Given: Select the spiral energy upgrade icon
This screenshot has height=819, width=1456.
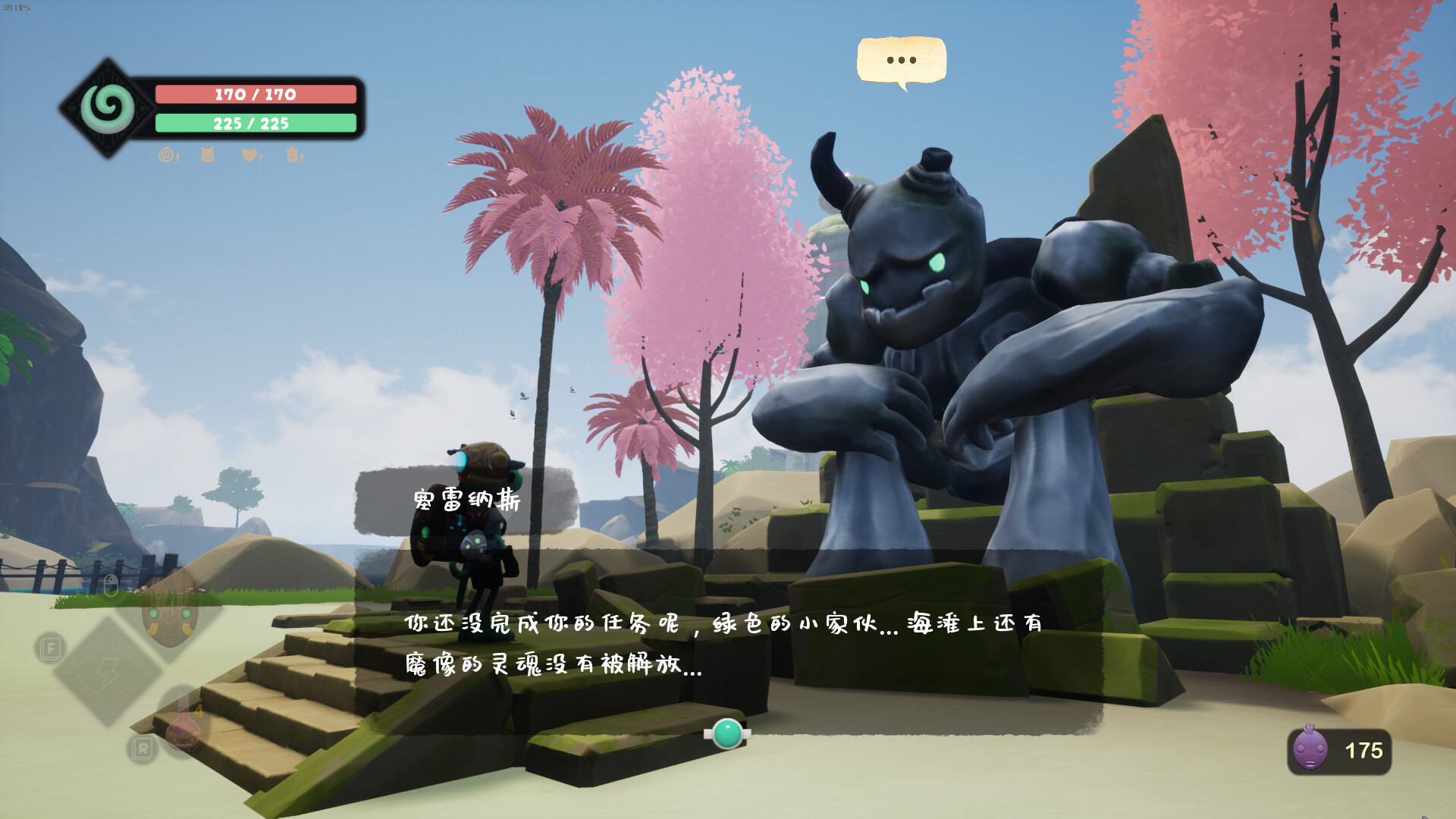Looking at the screenshot, I should tap(166, 155).
